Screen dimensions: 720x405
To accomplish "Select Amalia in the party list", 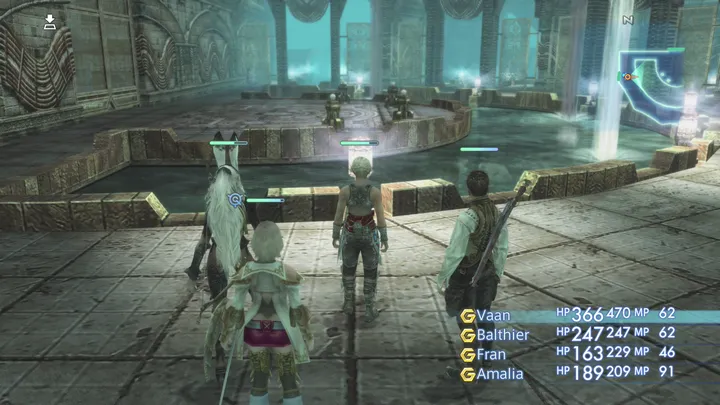I will point(500,374).
